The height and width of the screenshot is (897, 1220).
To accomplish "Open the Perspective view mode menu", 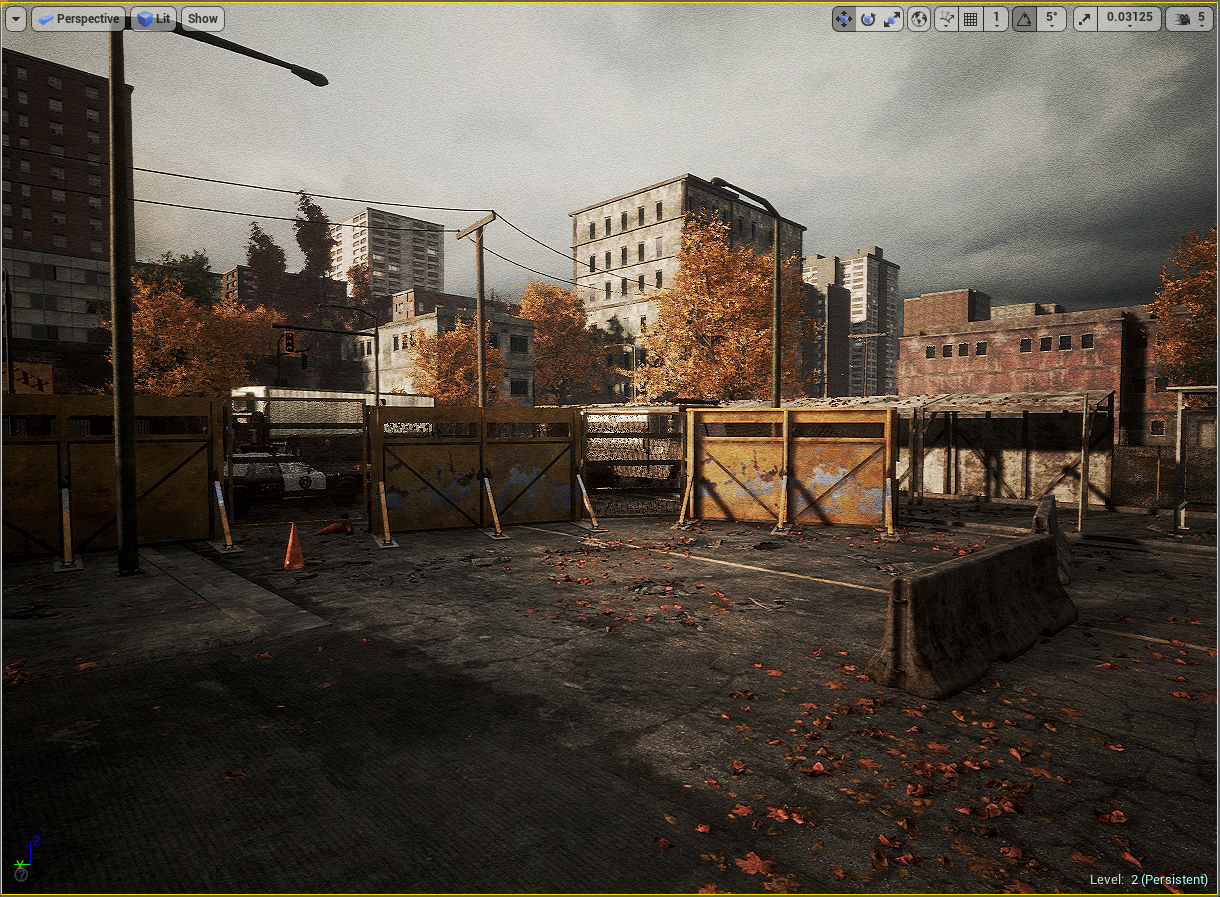I will 78,18.
